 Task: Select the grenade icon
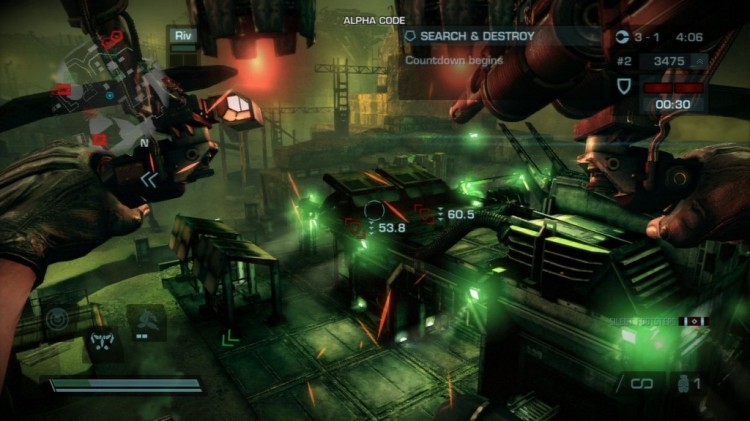tap(681, 382)
